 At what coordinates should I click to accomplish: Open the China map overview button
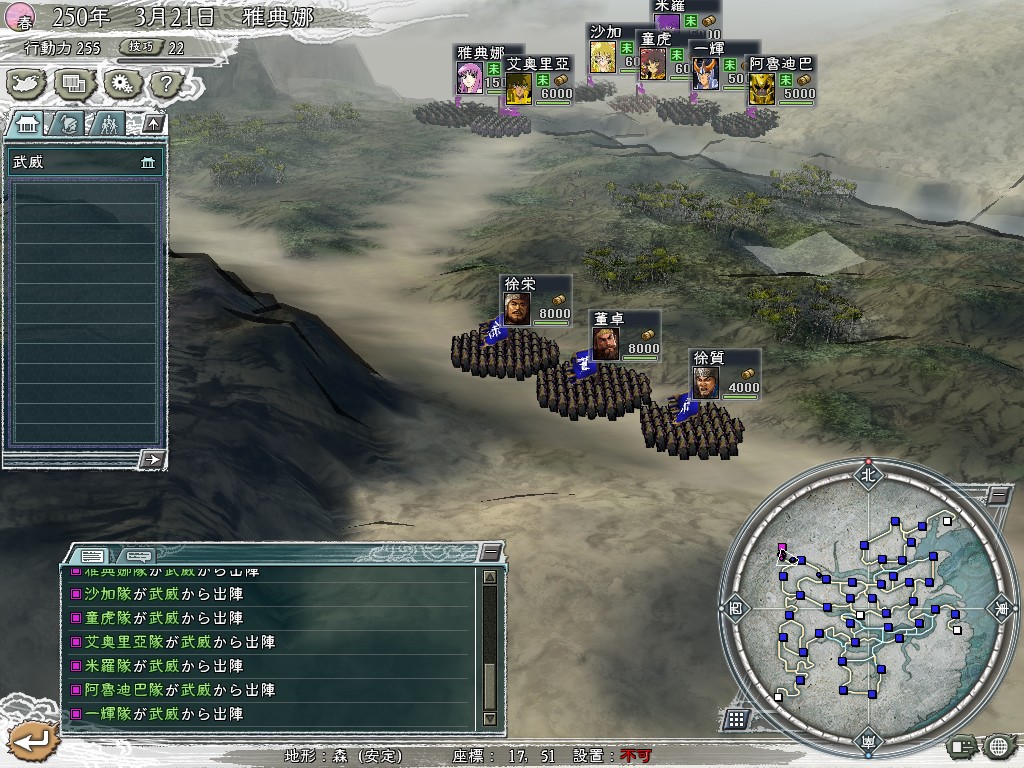27,83
